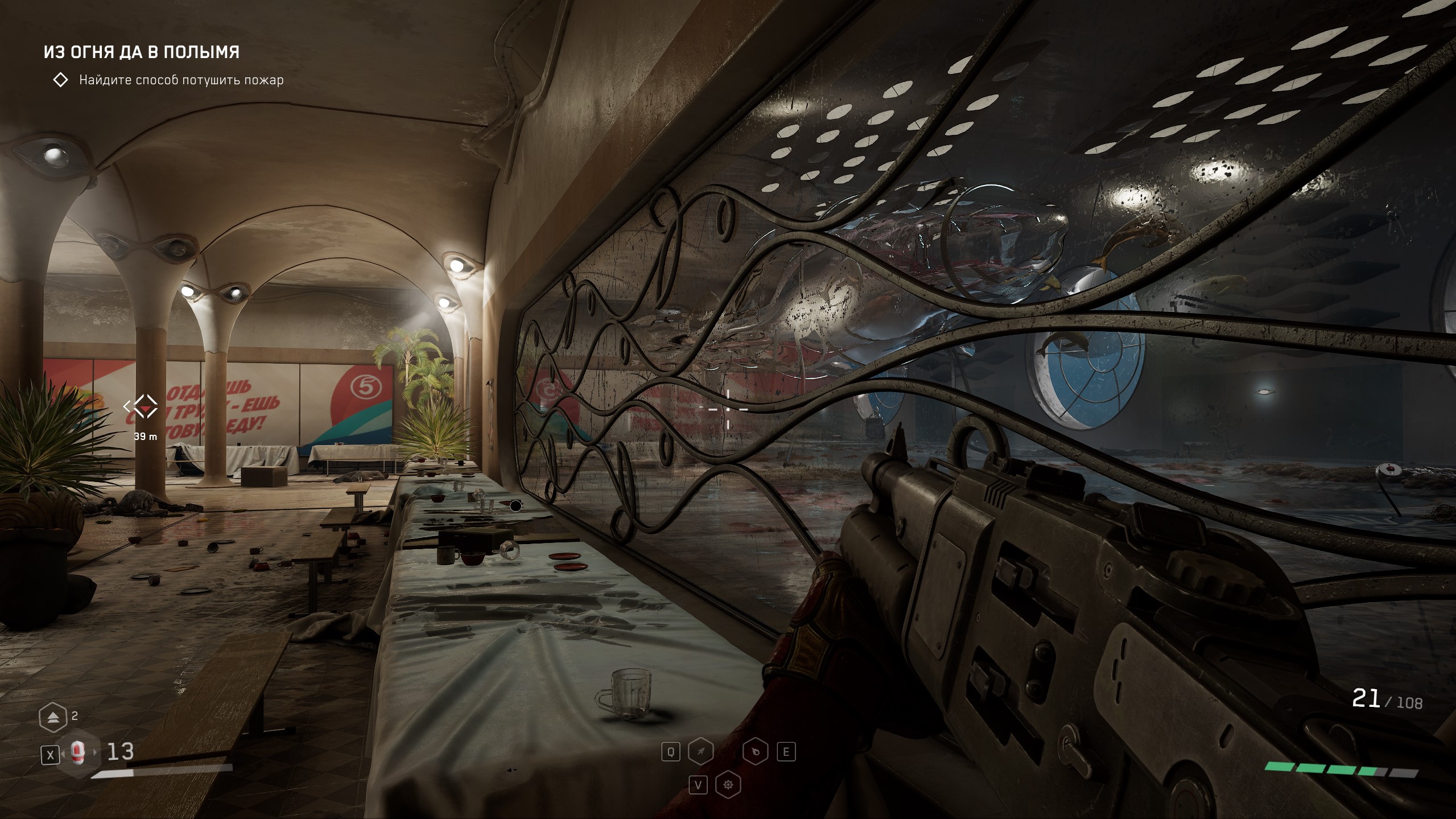The width and height of the screenshot is (1456, 819).
Task: Open the quest tracker "Из огня да в полымя"
Action: 142,52
